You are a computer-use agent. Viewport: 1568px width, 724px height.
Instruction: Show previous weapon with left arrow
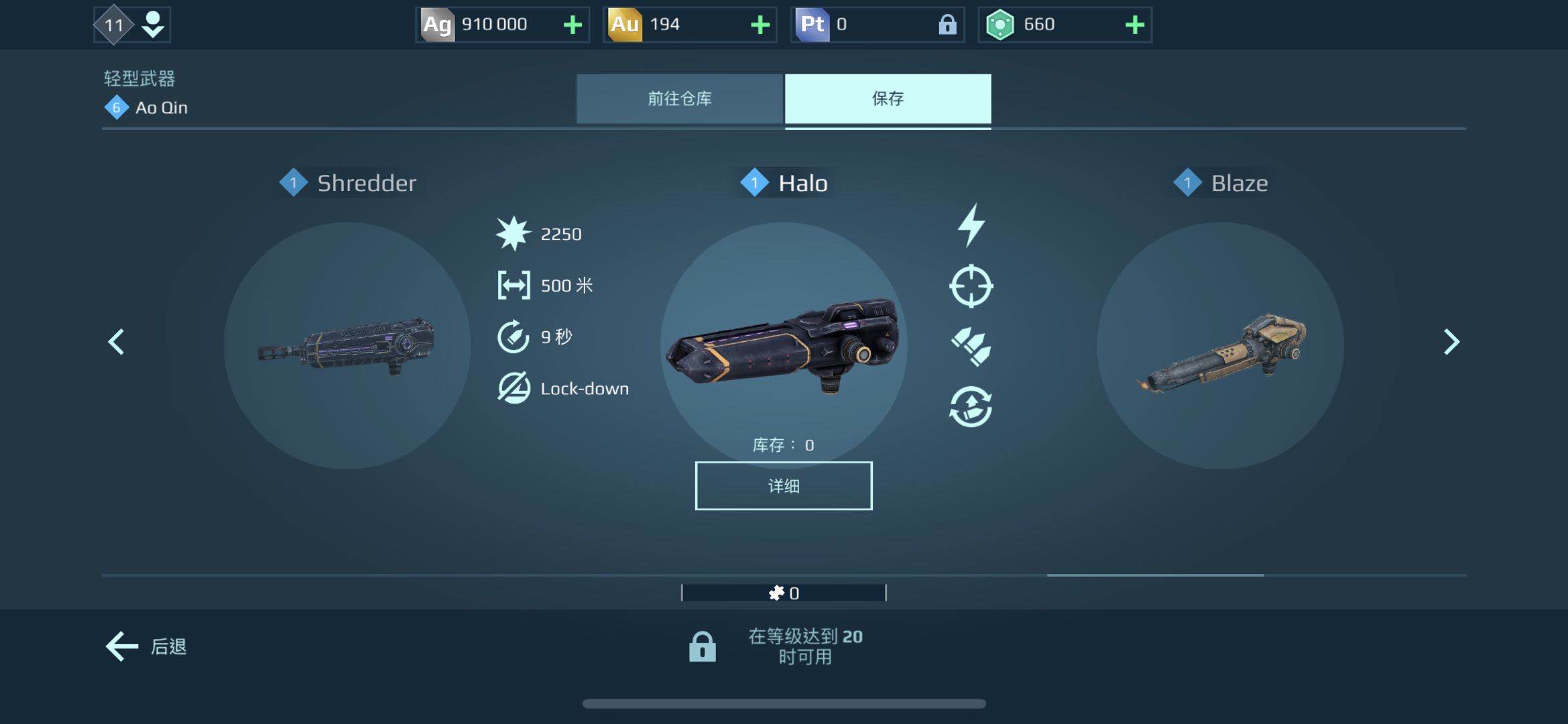point(117,342)
